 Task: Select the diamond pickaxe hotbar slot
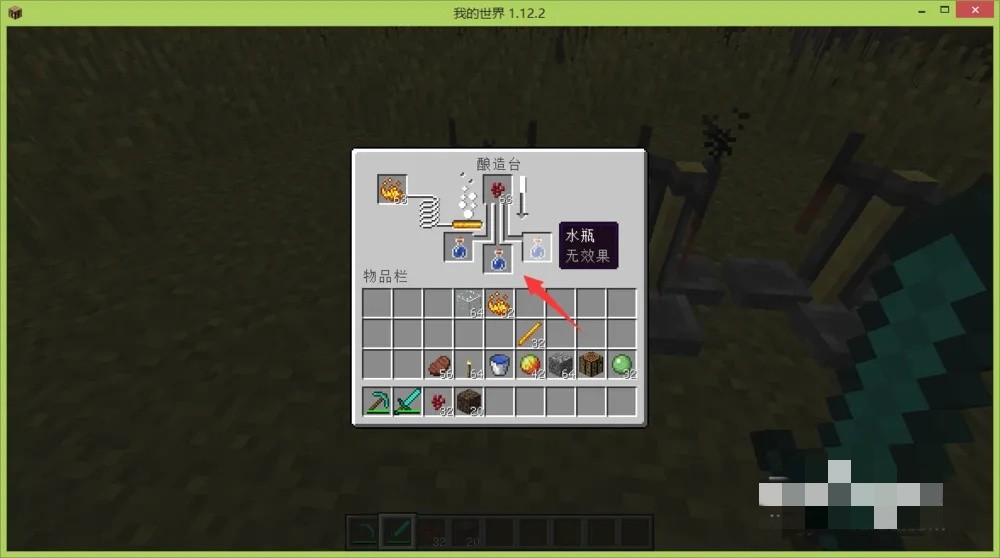(377, 402)
